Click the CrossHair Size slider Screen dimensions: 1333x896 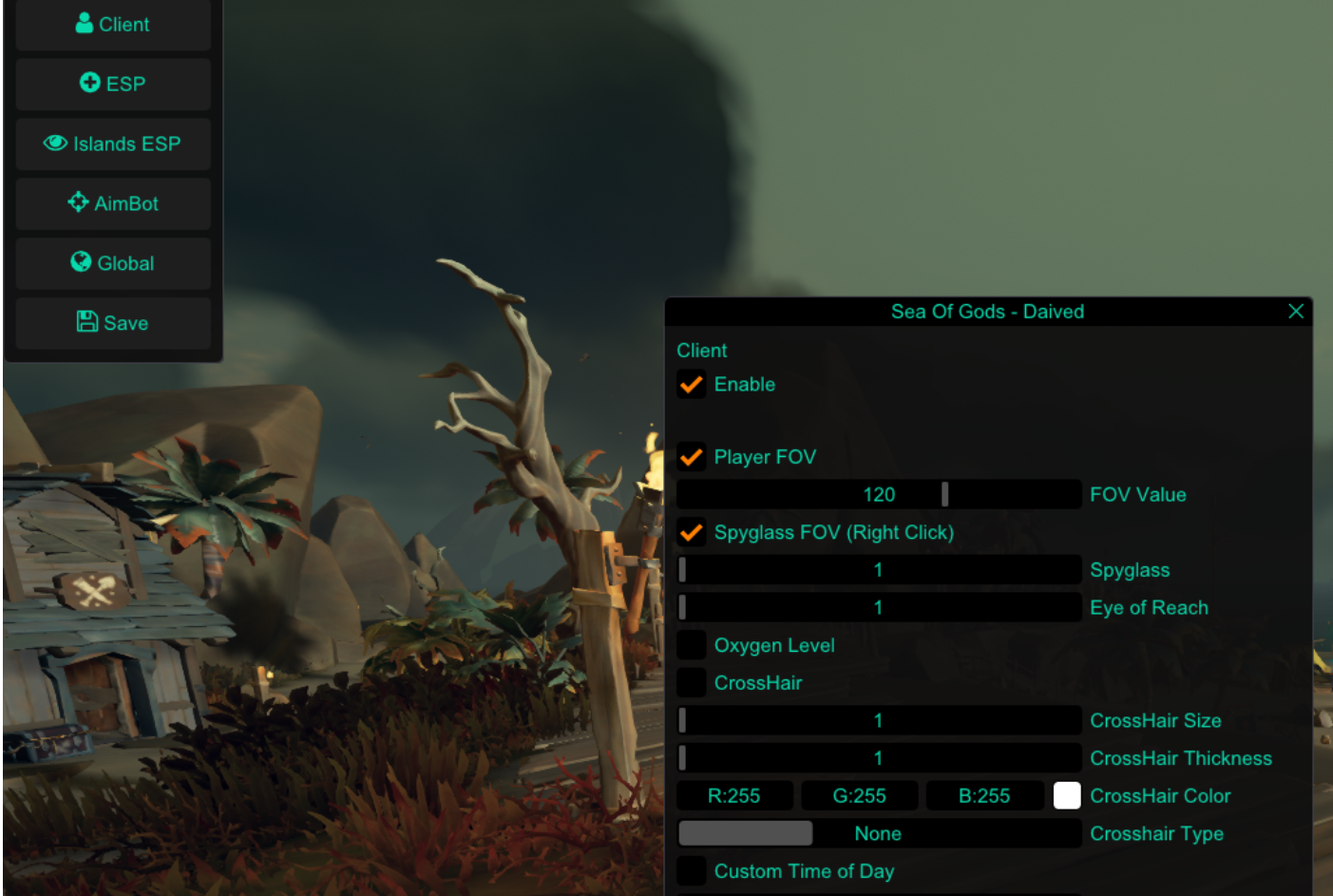pos(878,720)
